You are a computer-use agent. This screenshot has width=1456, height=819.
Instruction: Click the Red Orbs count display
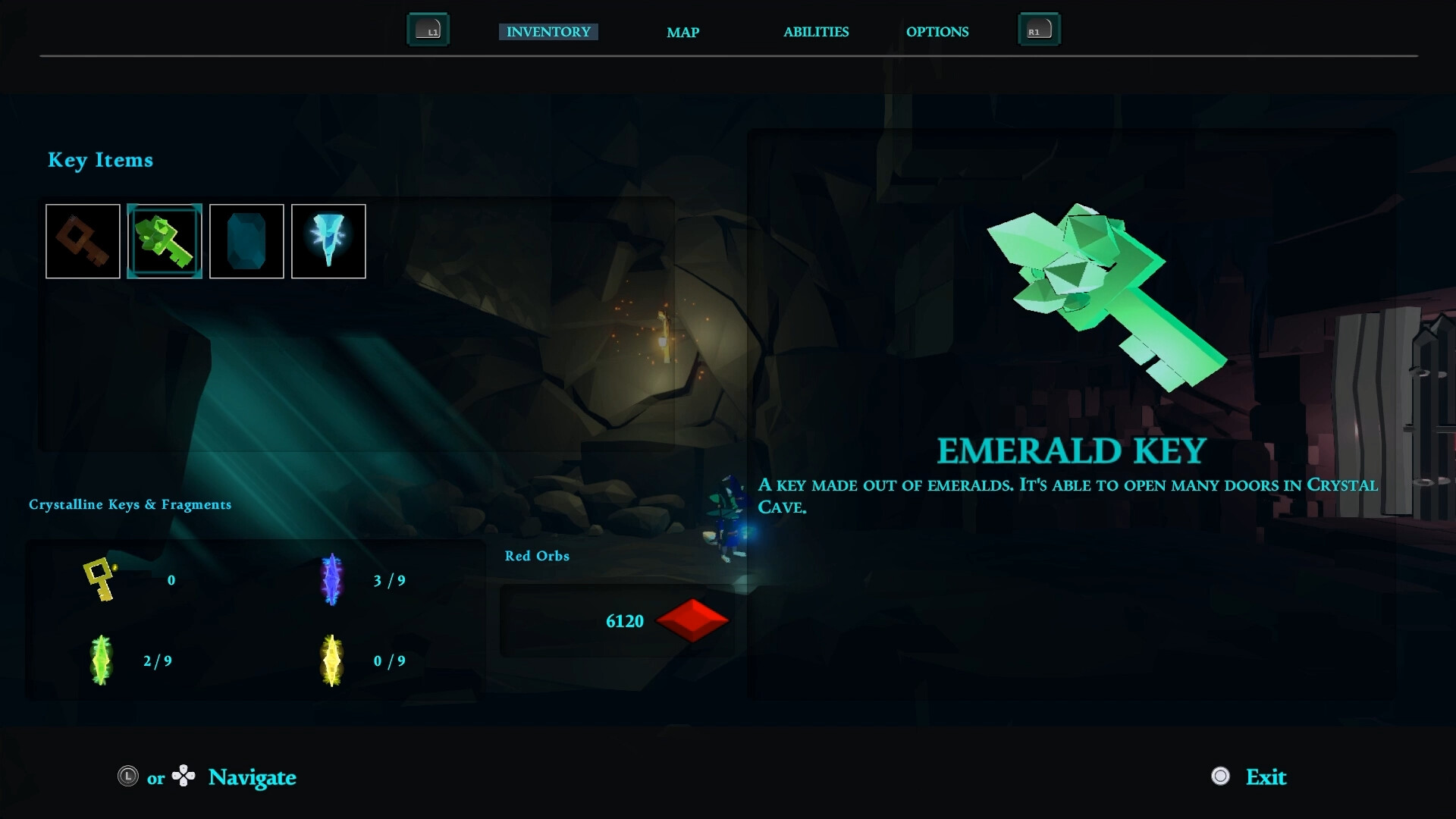tap(624, 621)
